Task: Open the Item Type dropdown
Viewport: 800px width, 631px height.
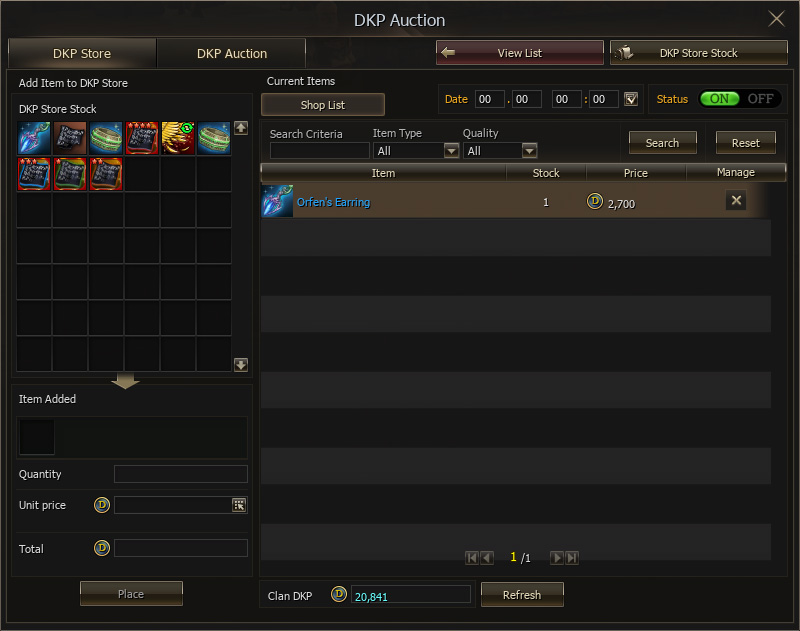Action: 450,151
